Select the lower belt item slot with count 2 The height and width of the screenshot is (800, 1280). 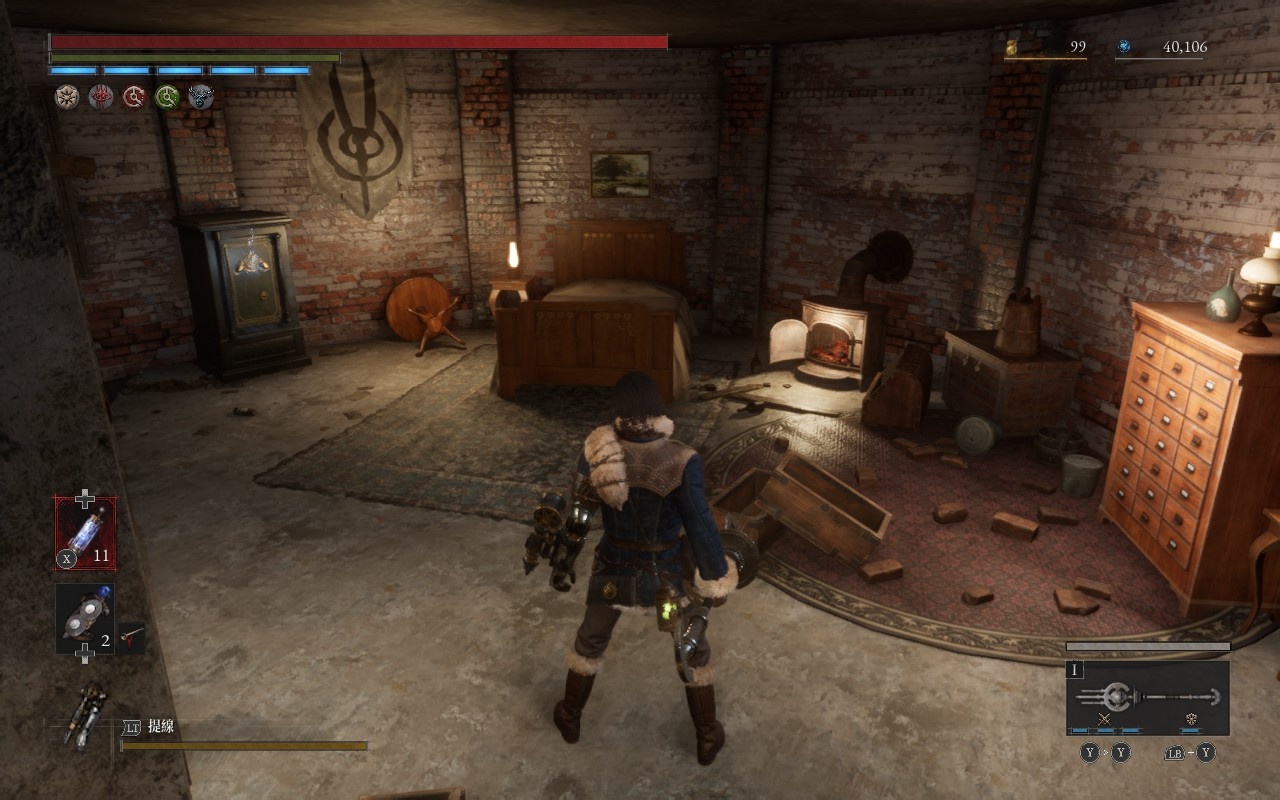85,619
